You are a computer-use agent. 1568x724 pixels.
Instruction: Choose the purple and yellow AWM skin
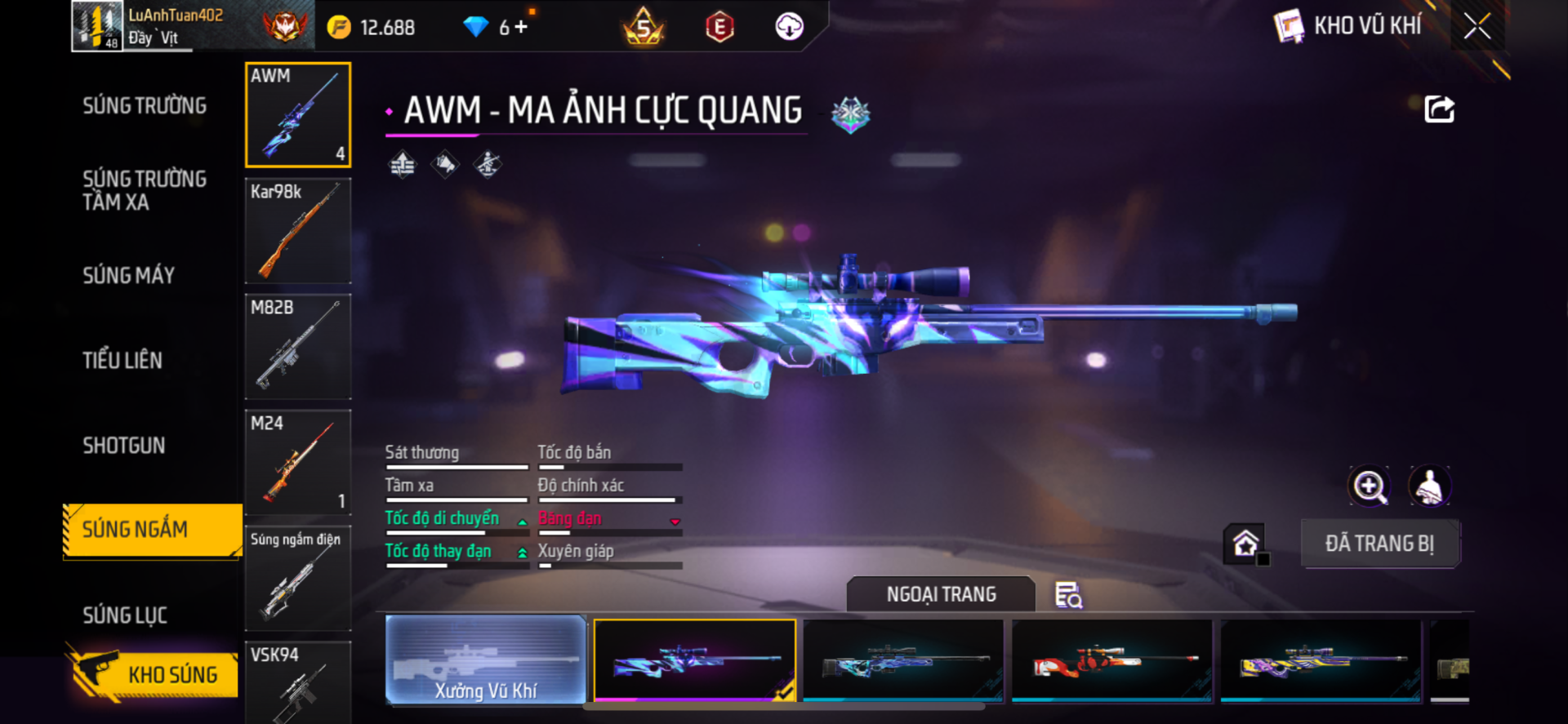1321,660
